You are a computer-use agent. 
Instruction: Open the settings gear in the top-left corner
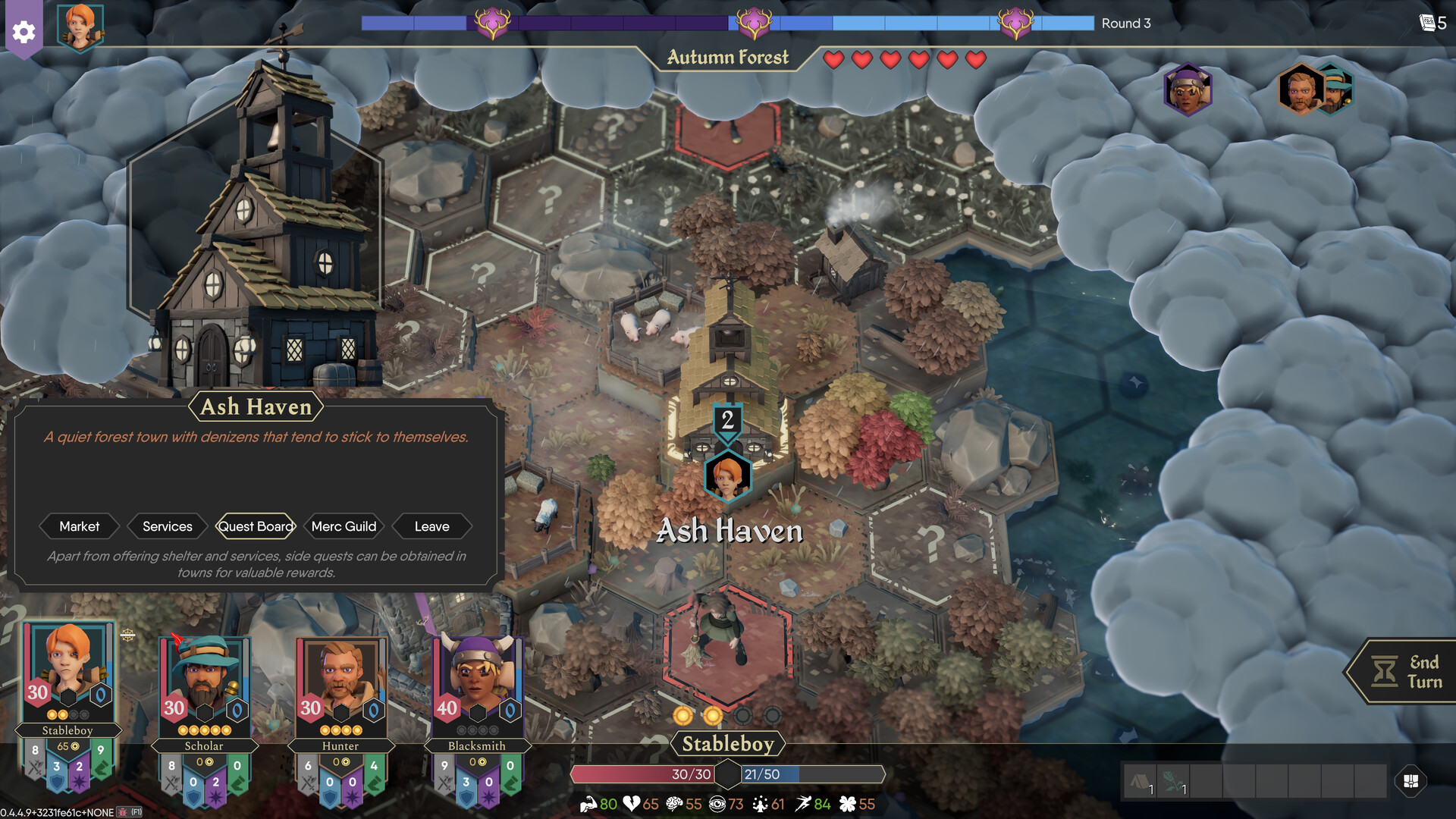(24, 32)
